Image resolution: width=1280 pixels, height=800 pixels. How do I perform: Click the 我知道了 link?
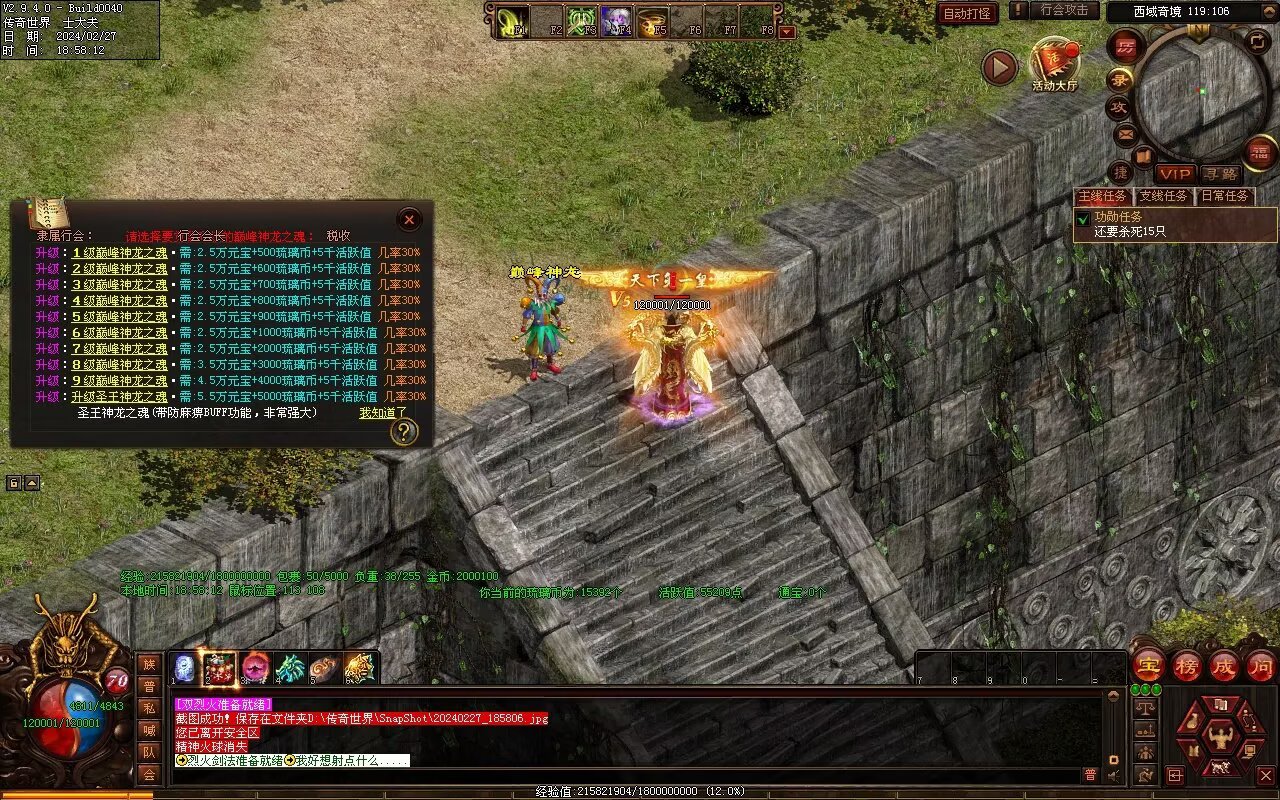383,413
